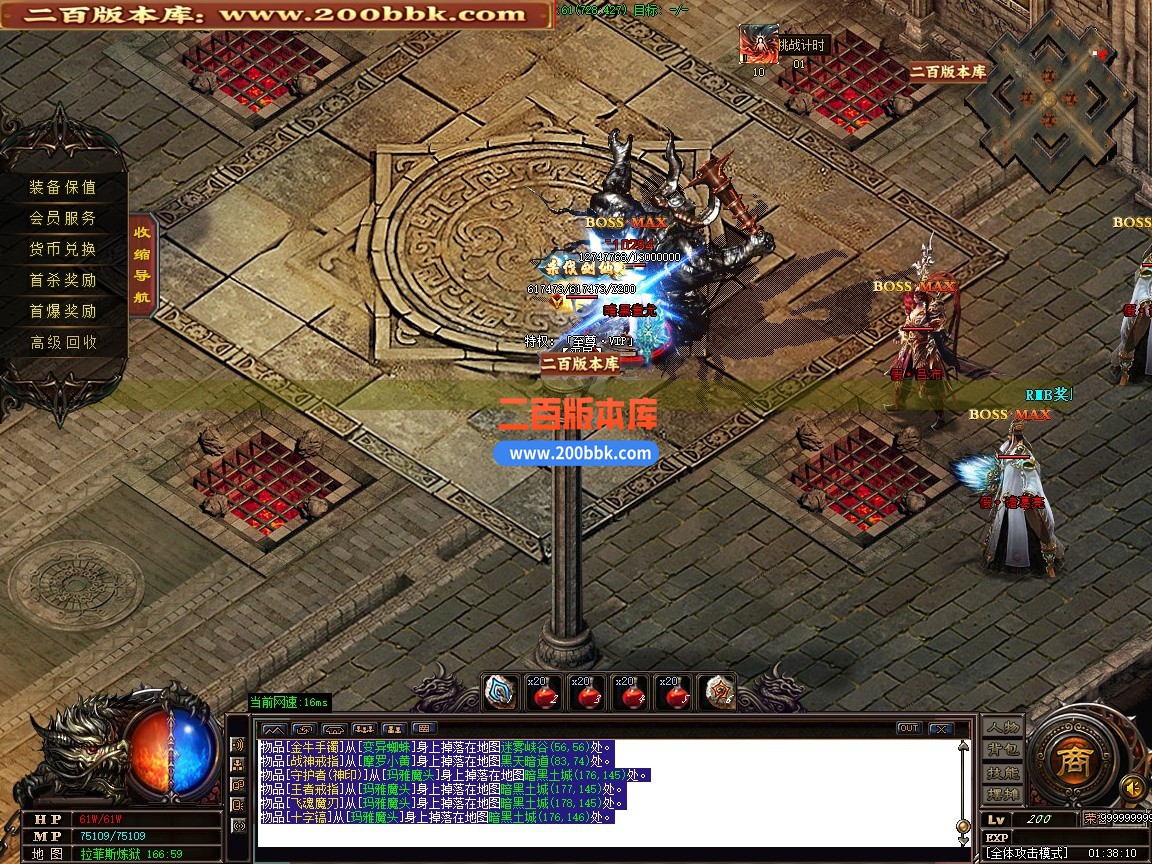Open the 人物 character panel

pos(1003,727)
